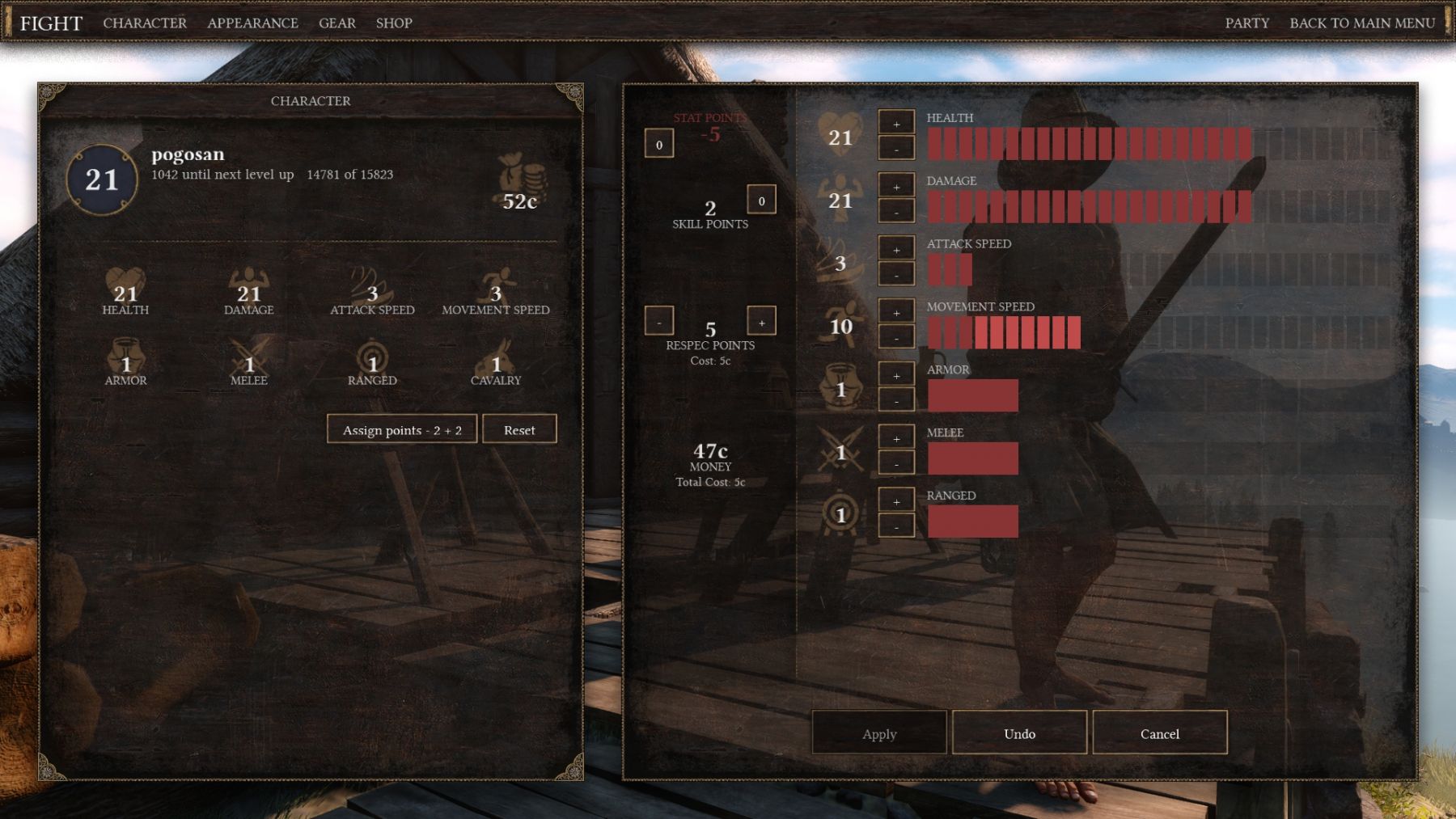Open the FIGHT tab
1456x819 pixels.
(51, 23)
